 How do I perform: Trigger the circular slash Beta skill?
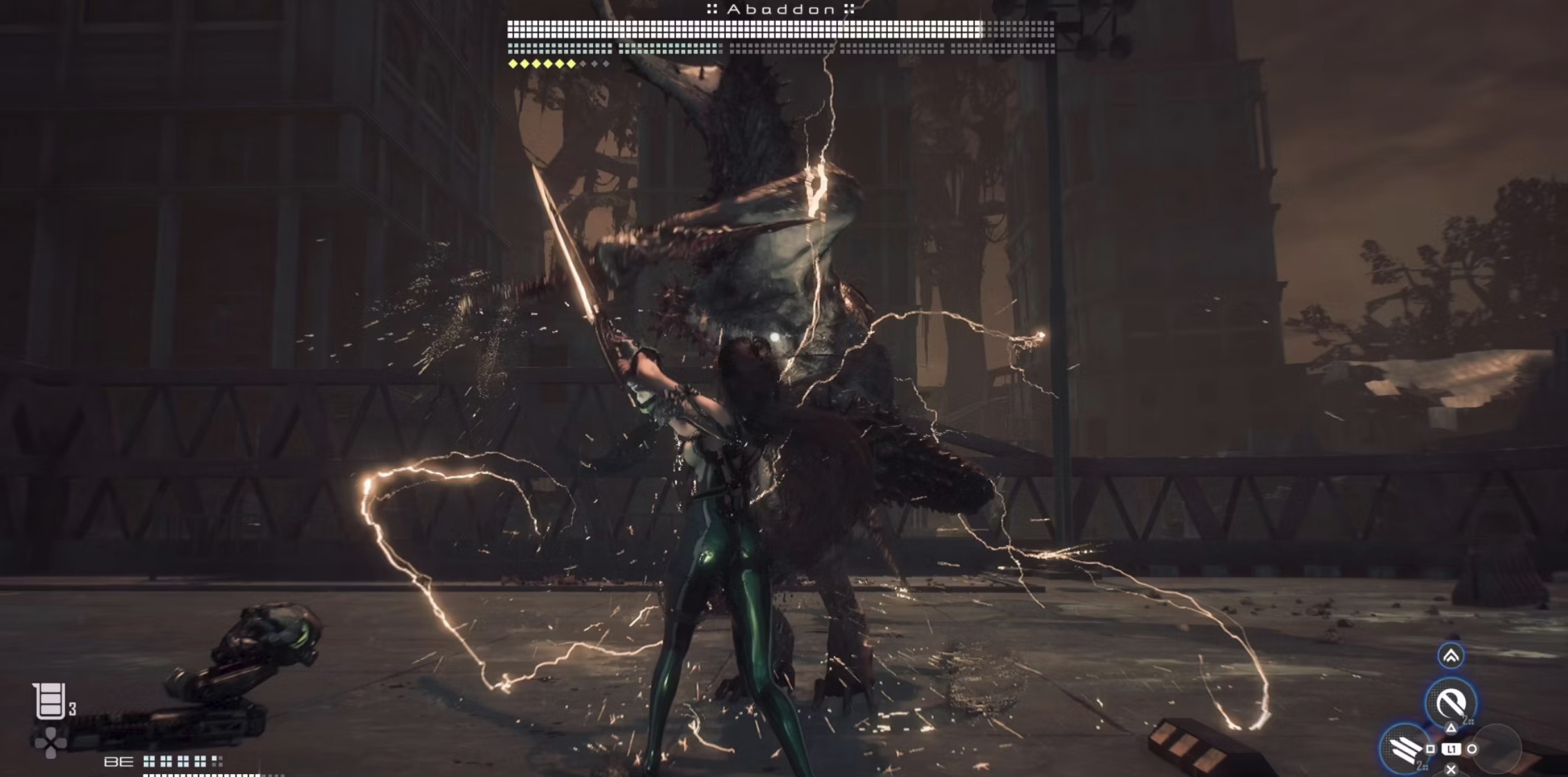click(x=1450, y=703)
